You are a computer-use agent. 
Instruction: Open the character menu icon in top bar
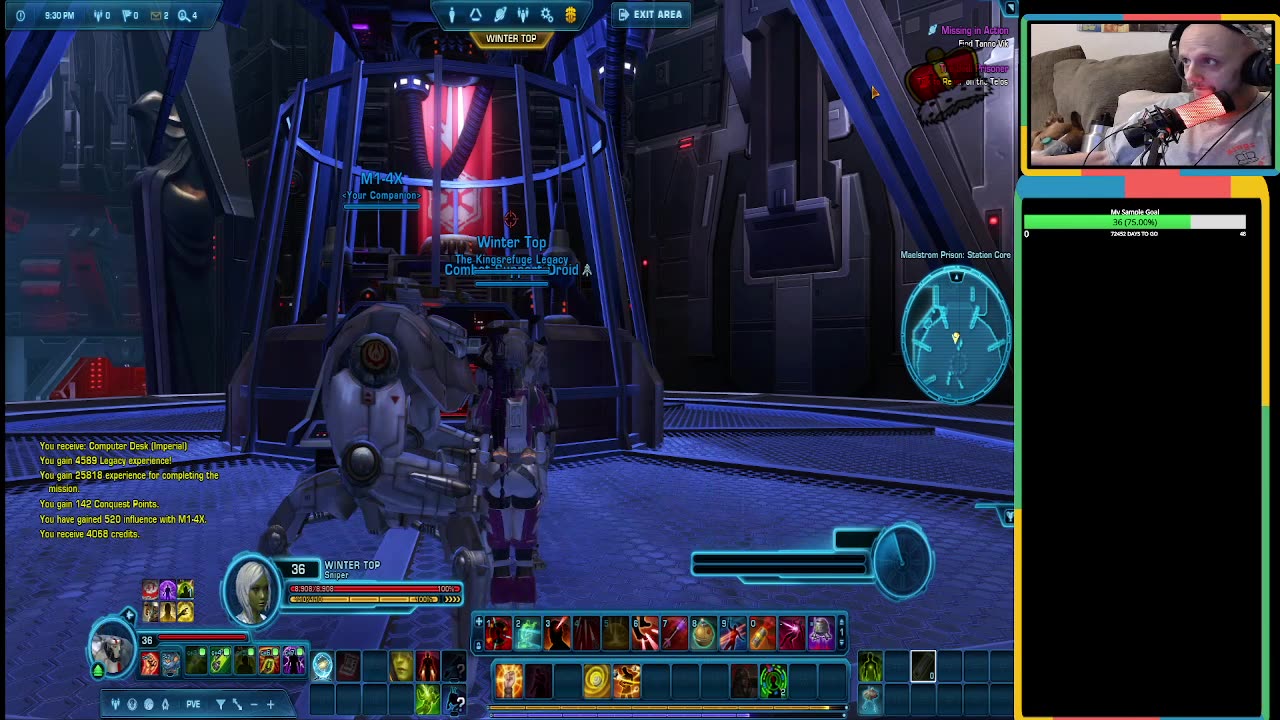[452, 14]
